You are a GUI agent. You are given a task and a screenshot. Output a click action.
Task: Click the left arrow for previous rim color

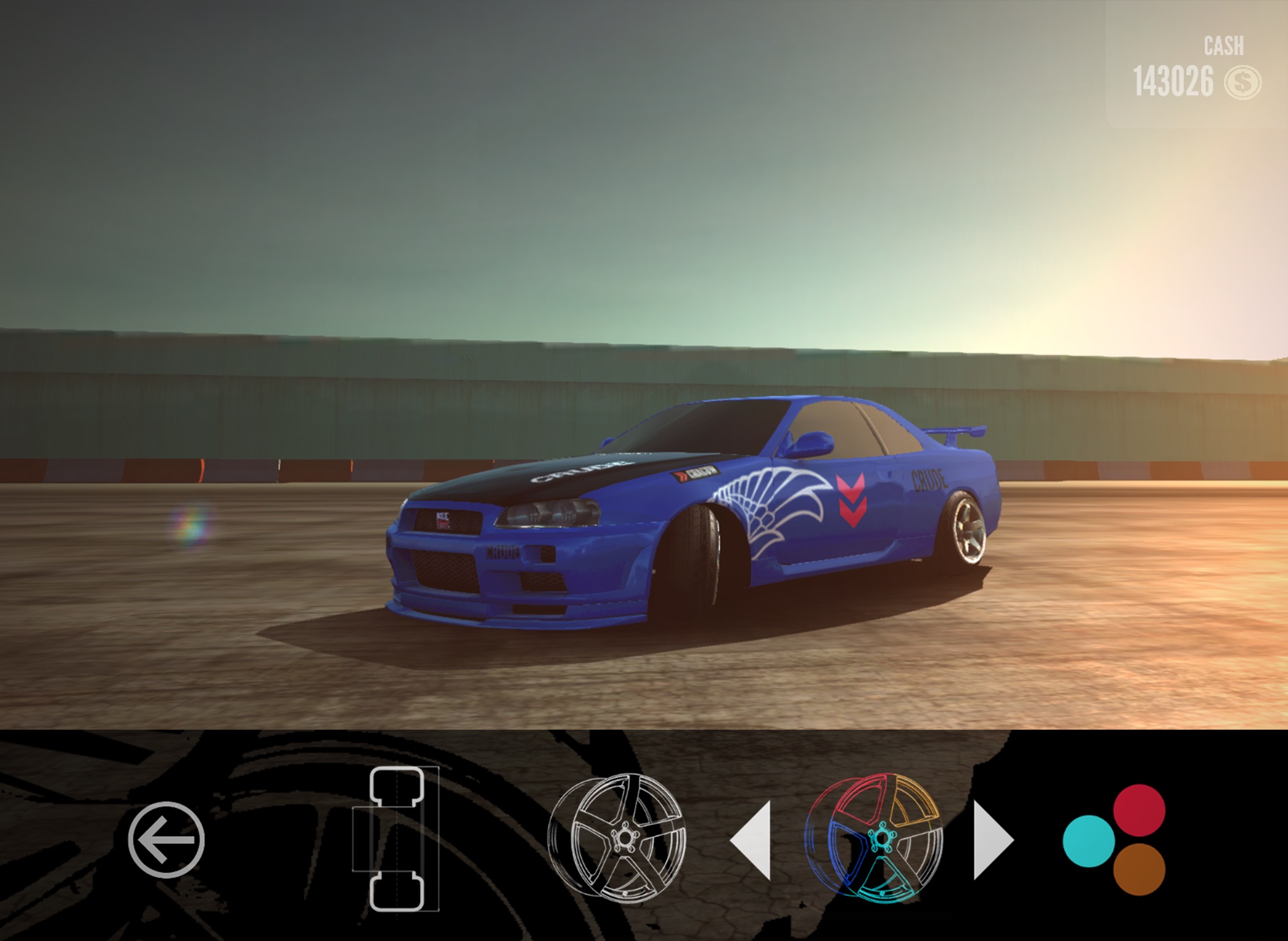(x=752, y=840)
